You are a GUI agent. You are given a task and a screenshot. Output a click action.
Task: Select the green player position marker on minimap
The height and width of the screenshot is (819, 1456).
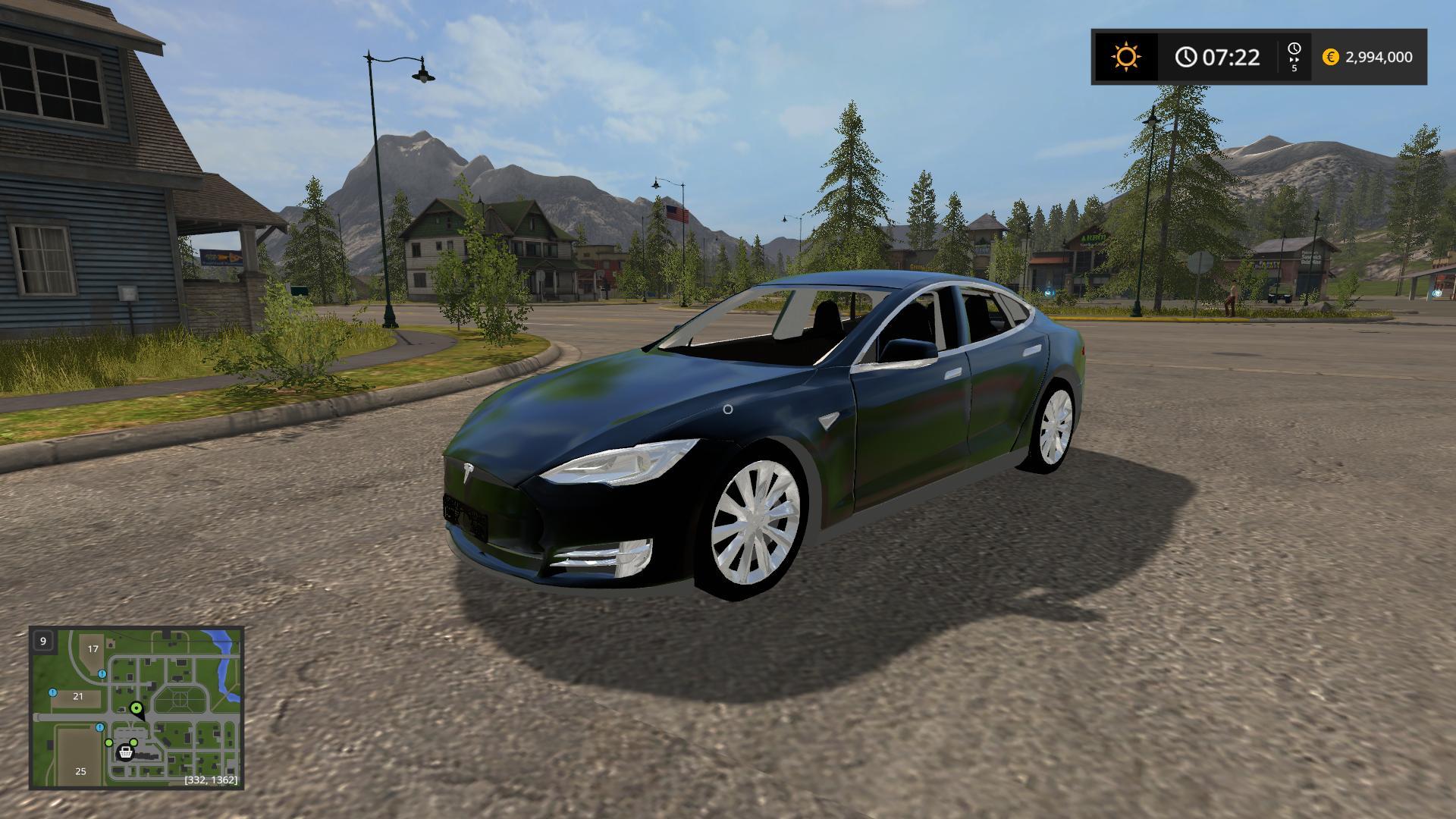pos(136,708)
